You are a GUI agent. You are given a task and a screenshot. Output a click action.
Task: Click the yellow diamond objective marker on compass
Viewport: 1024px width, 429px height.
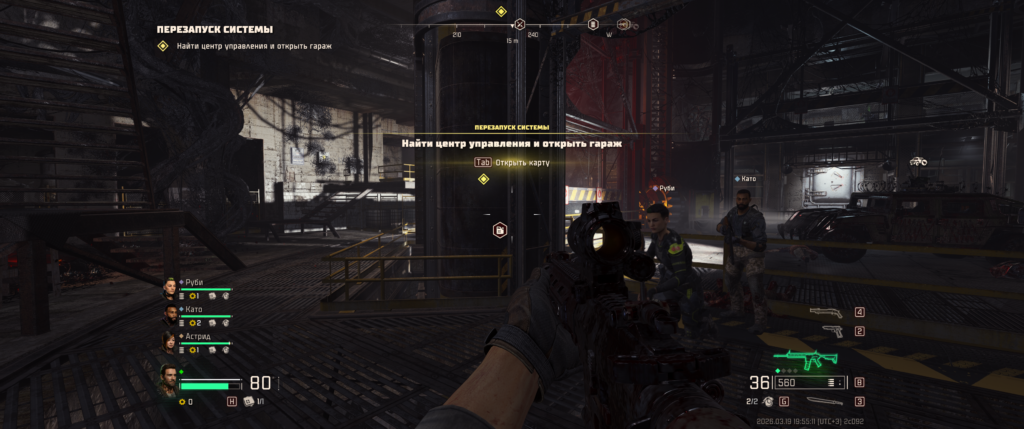tap(501, 11)
